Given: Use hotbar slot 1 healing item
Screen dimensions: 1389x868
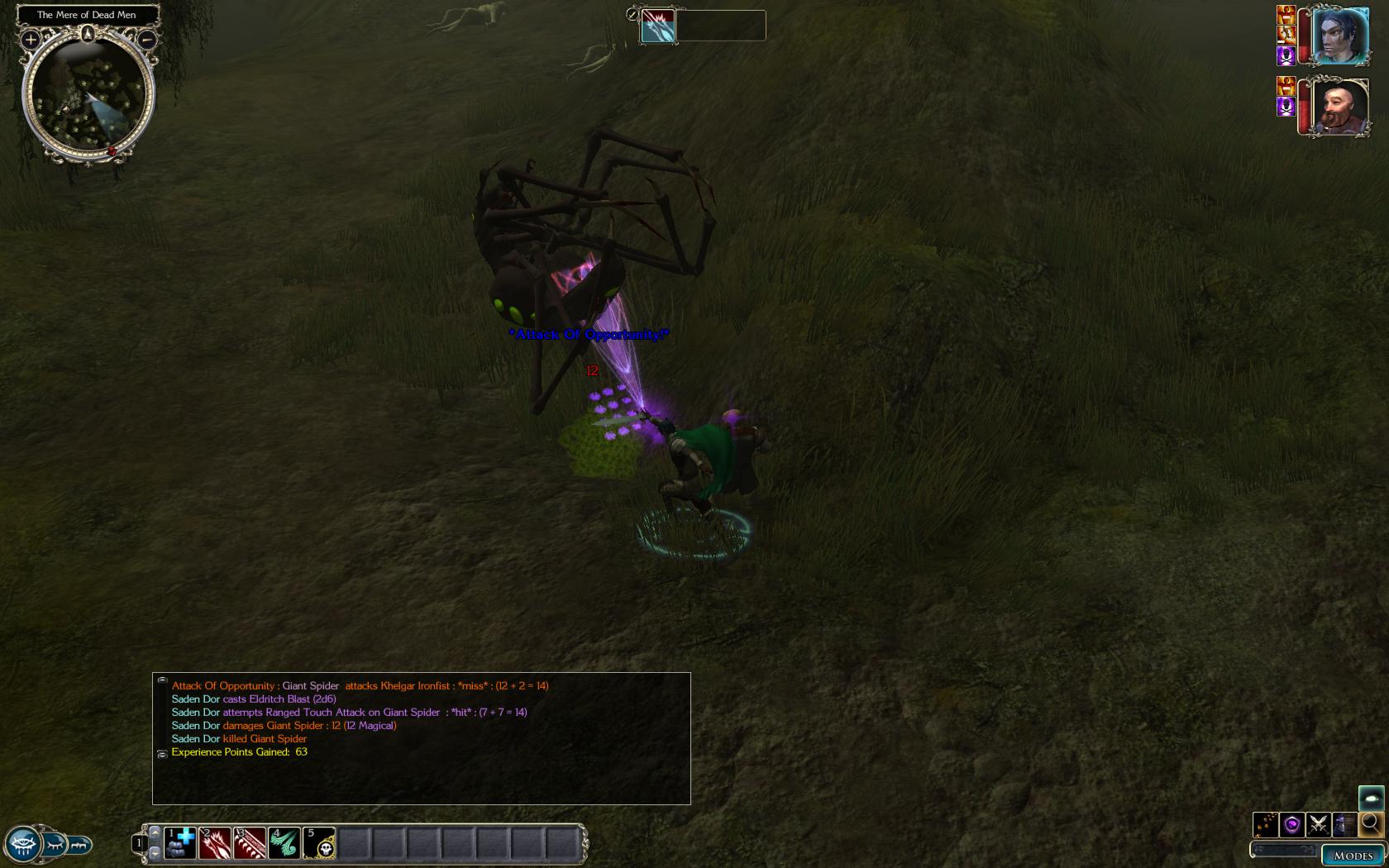Looking at the screenshot, I should (x=180, y=843).
